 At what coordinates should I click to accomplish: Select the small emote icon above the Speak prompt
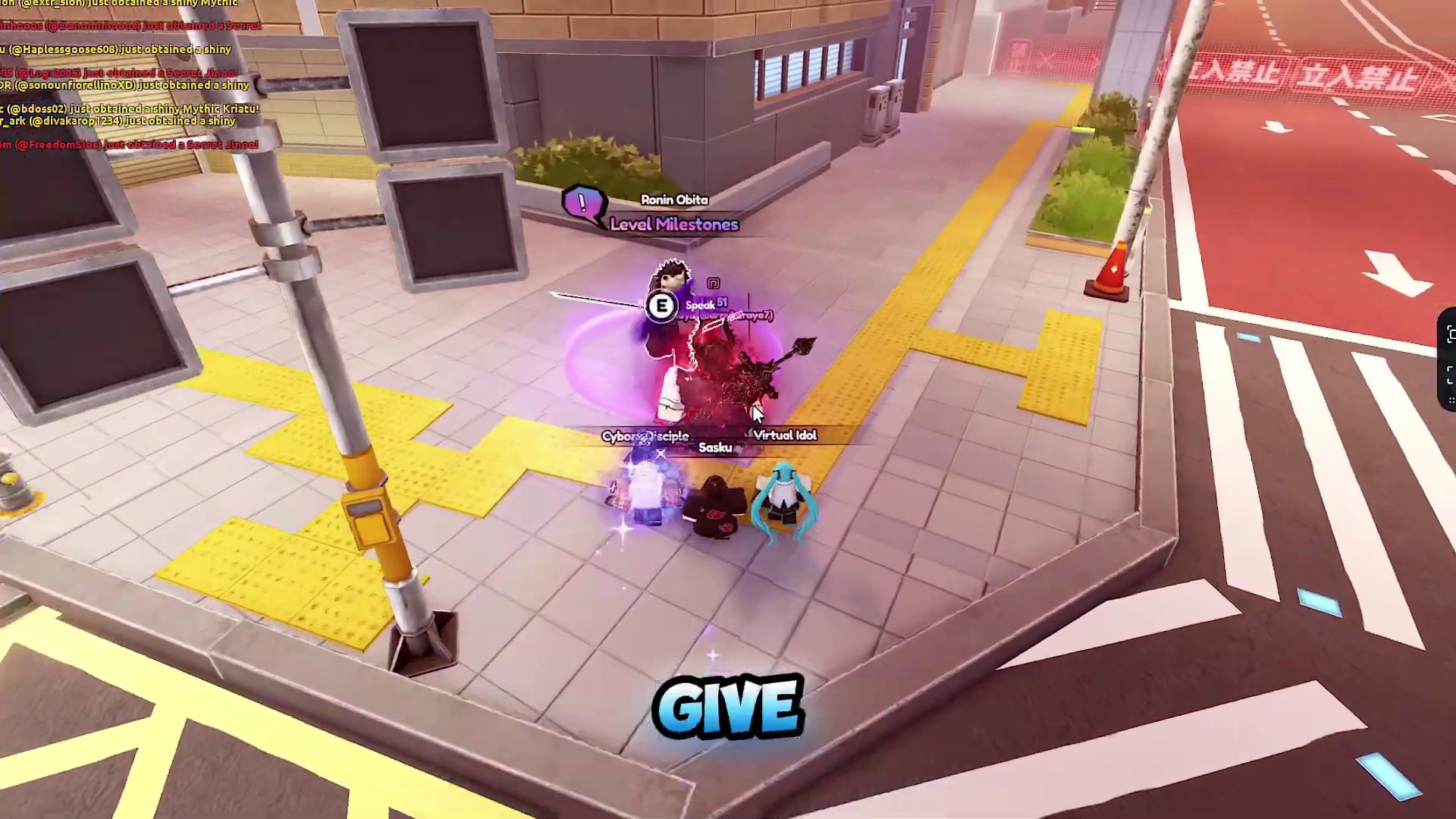(714, 284)
